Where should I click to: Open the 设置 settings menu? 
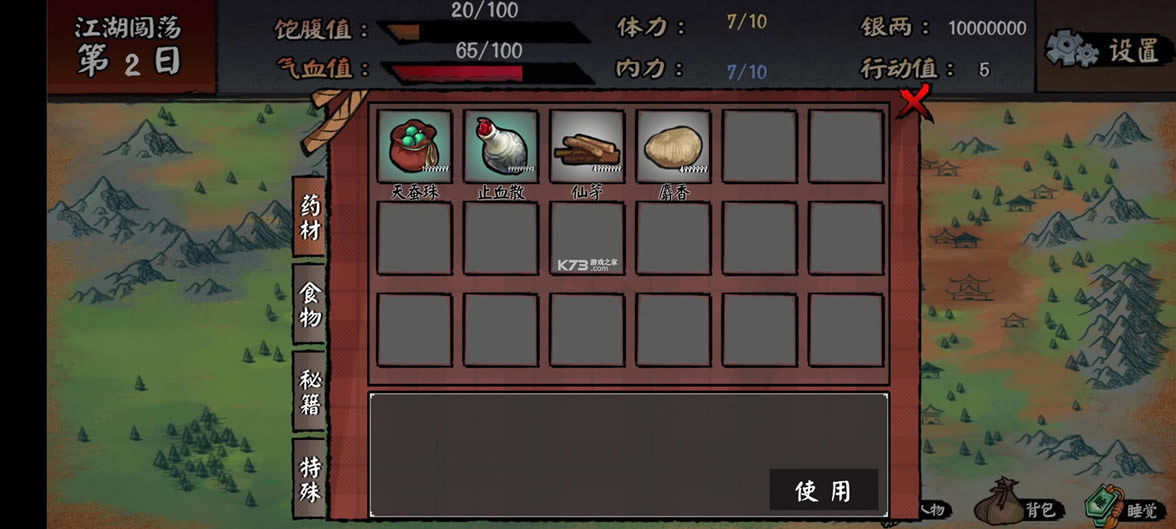[1105, 48]
